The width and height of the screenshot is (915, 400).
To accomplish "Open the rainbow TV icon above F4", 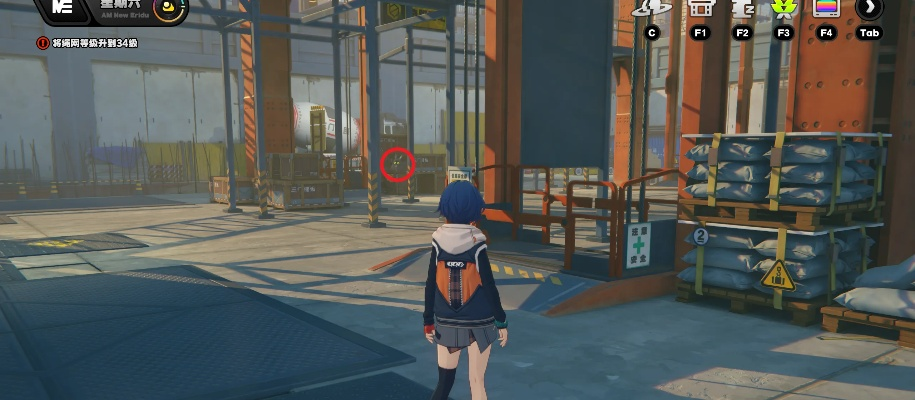I will click(826, 8).
